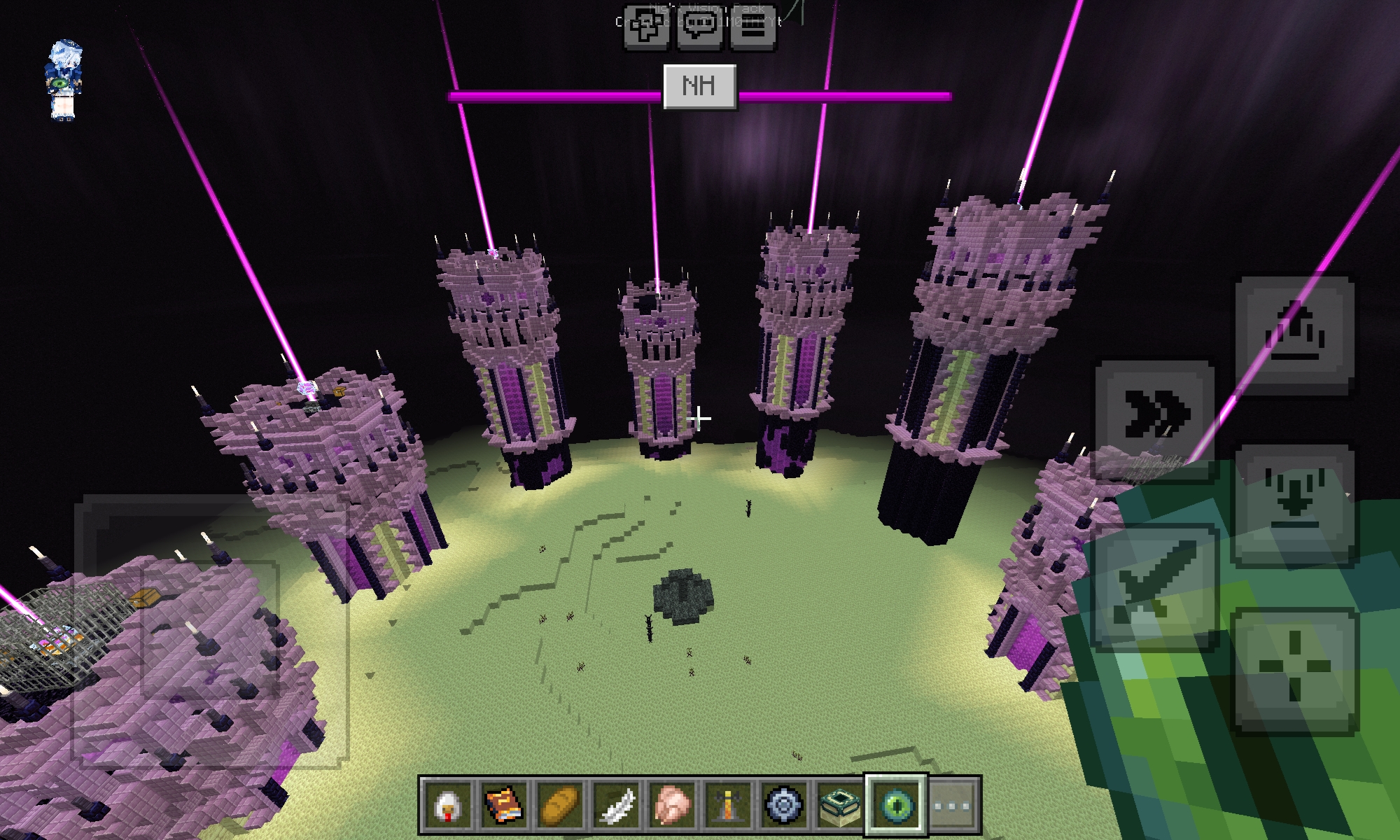Open the pause menu hamburger button

tap(753, 28)
